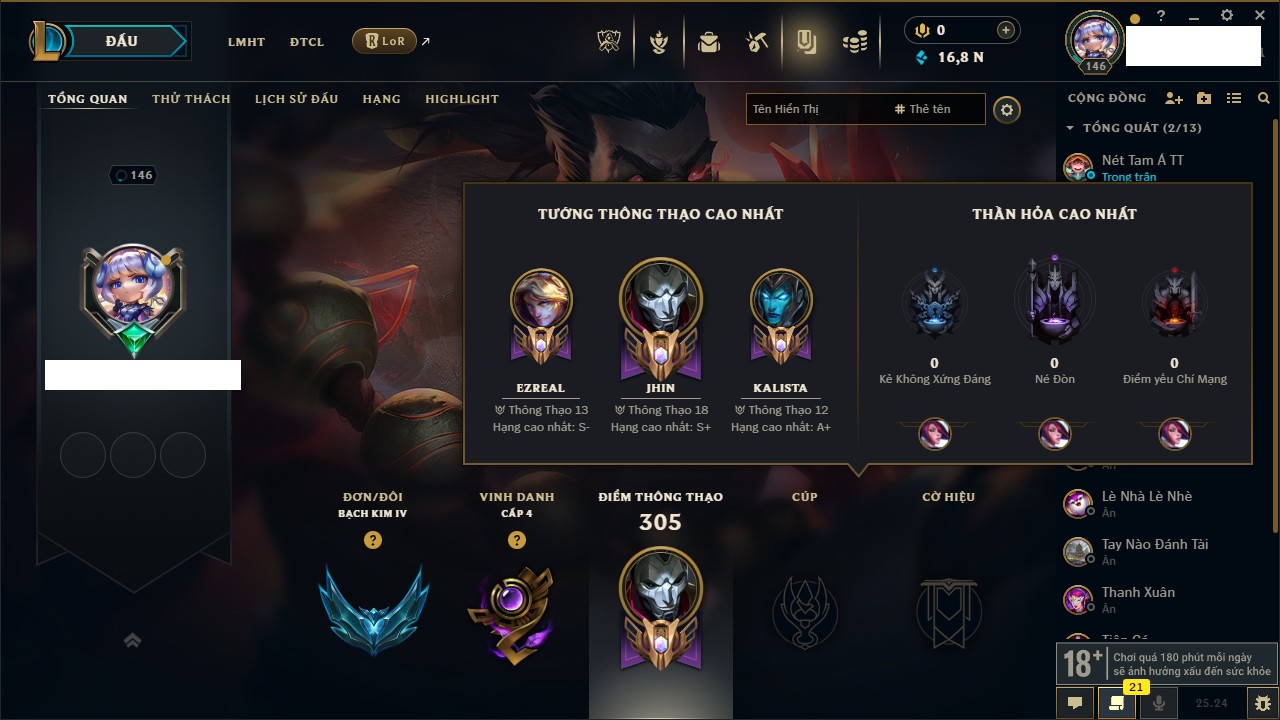The image size is (1280, 720).
Task: Click the Tên Hiển Thị search field
Action: (815, 109)
